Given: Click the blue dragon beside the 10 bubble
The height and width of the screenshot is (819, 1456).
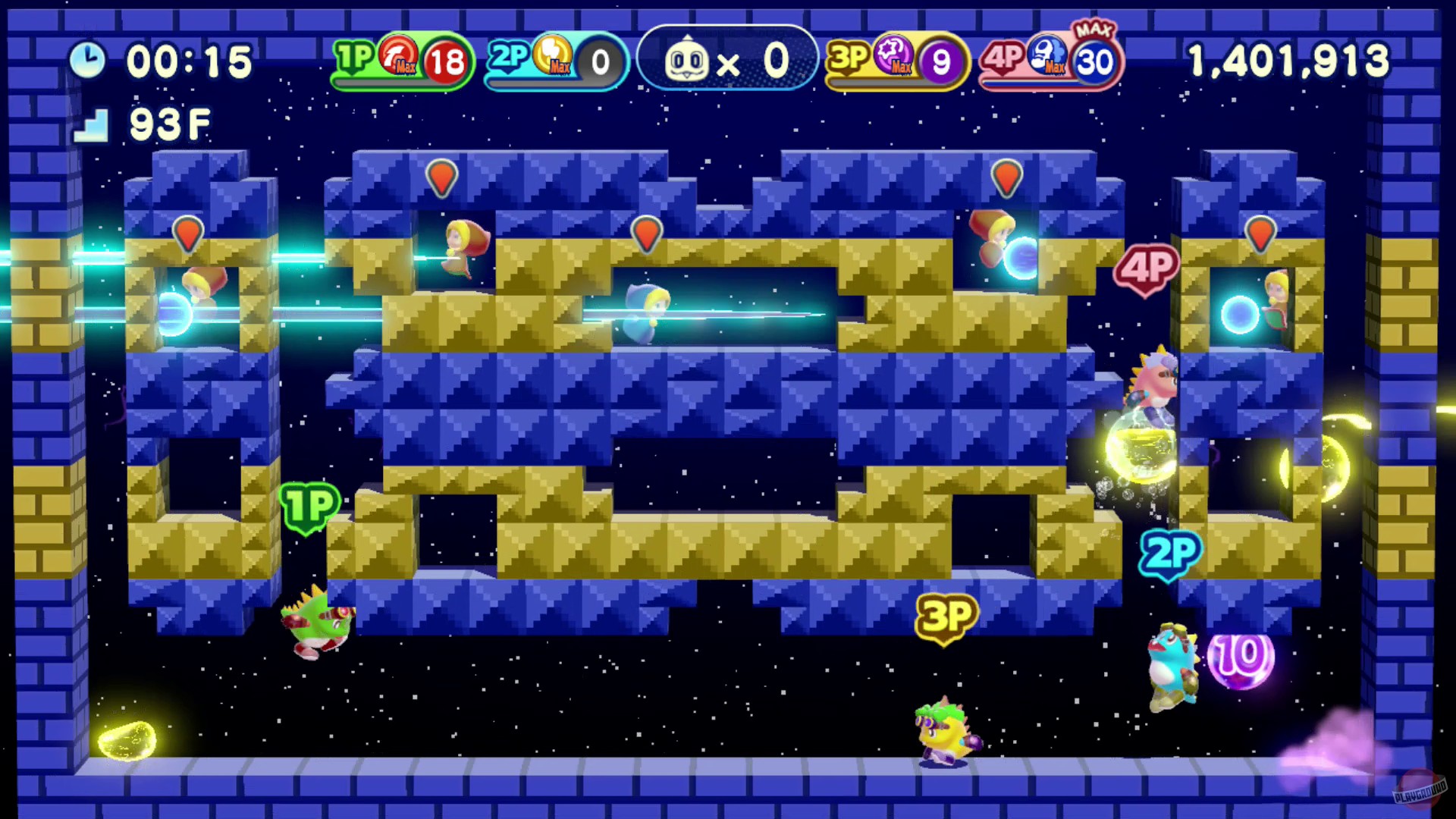Looking at the screenshot, I should pos(1170,667).
